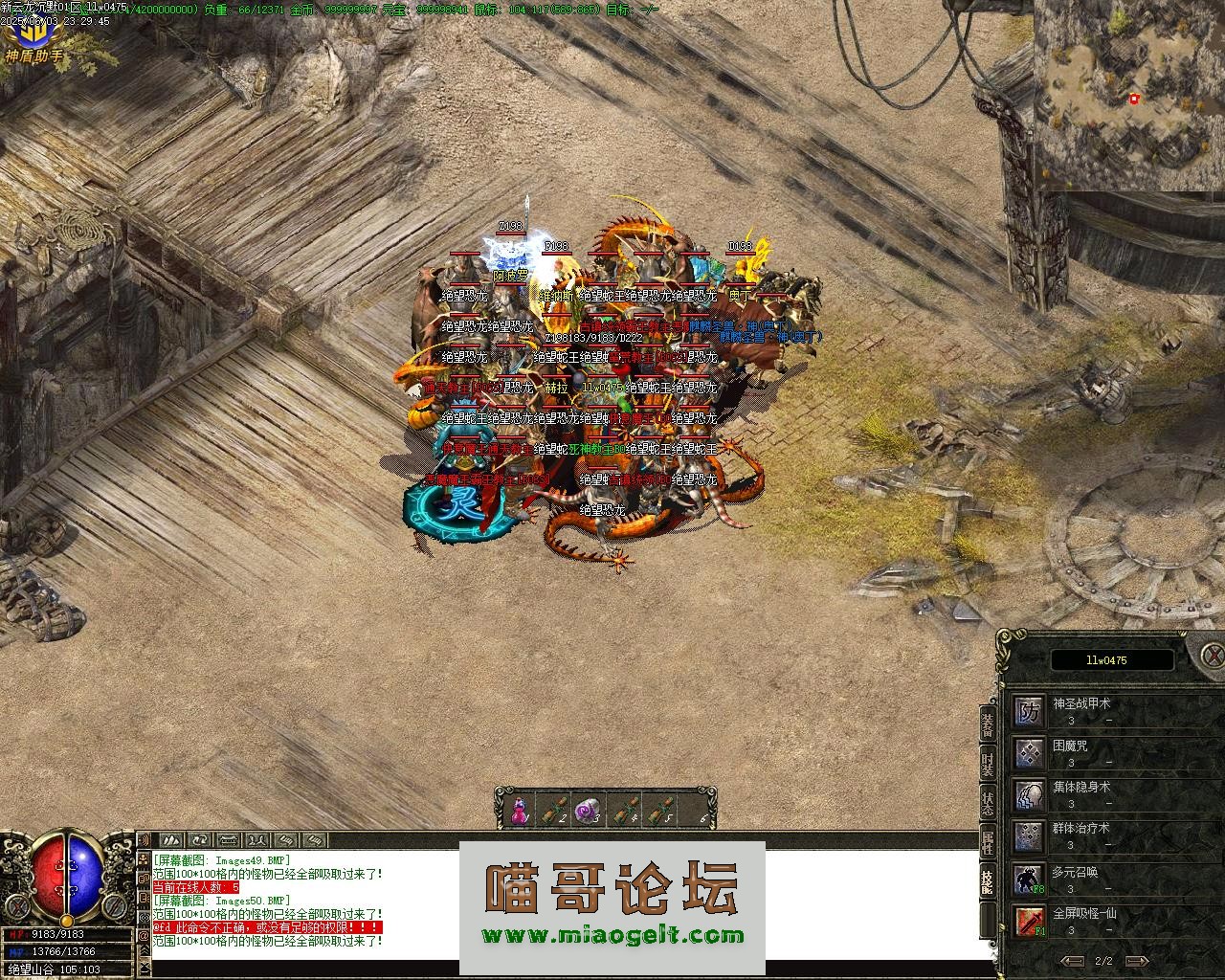Show the 状态 status tab
This screenshot has height=980, width=1225.
[x=987, y=803]
